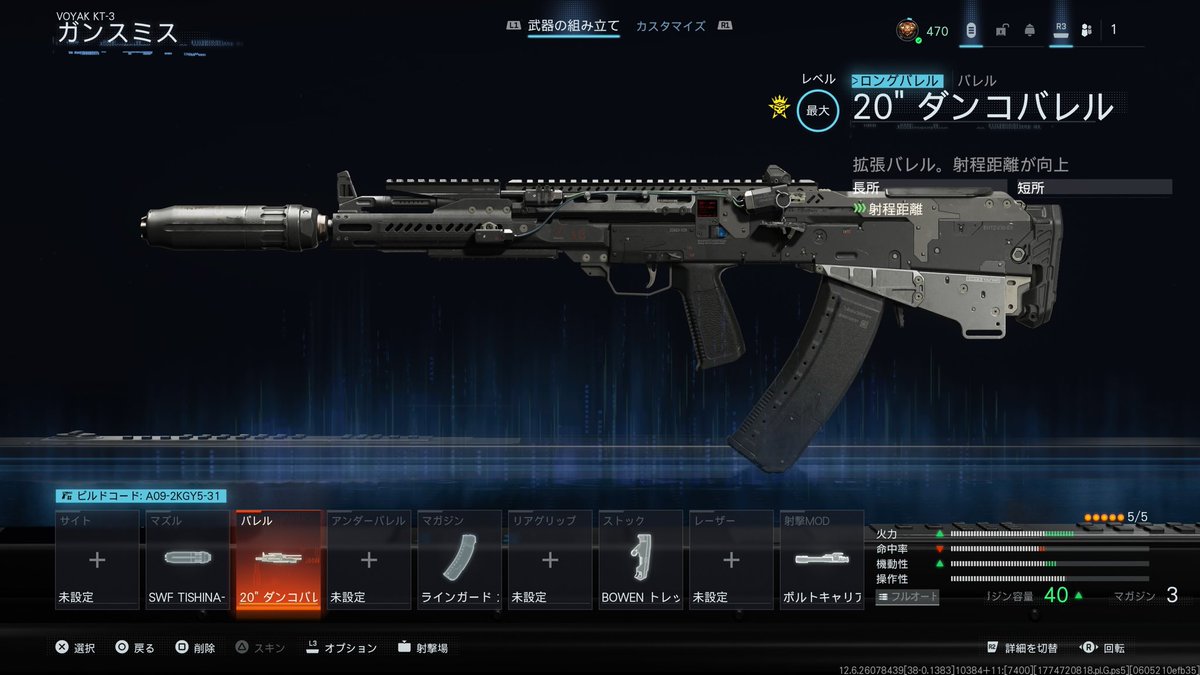
Task: Open the notifications bell icon
Action: tap(1029, 31)
